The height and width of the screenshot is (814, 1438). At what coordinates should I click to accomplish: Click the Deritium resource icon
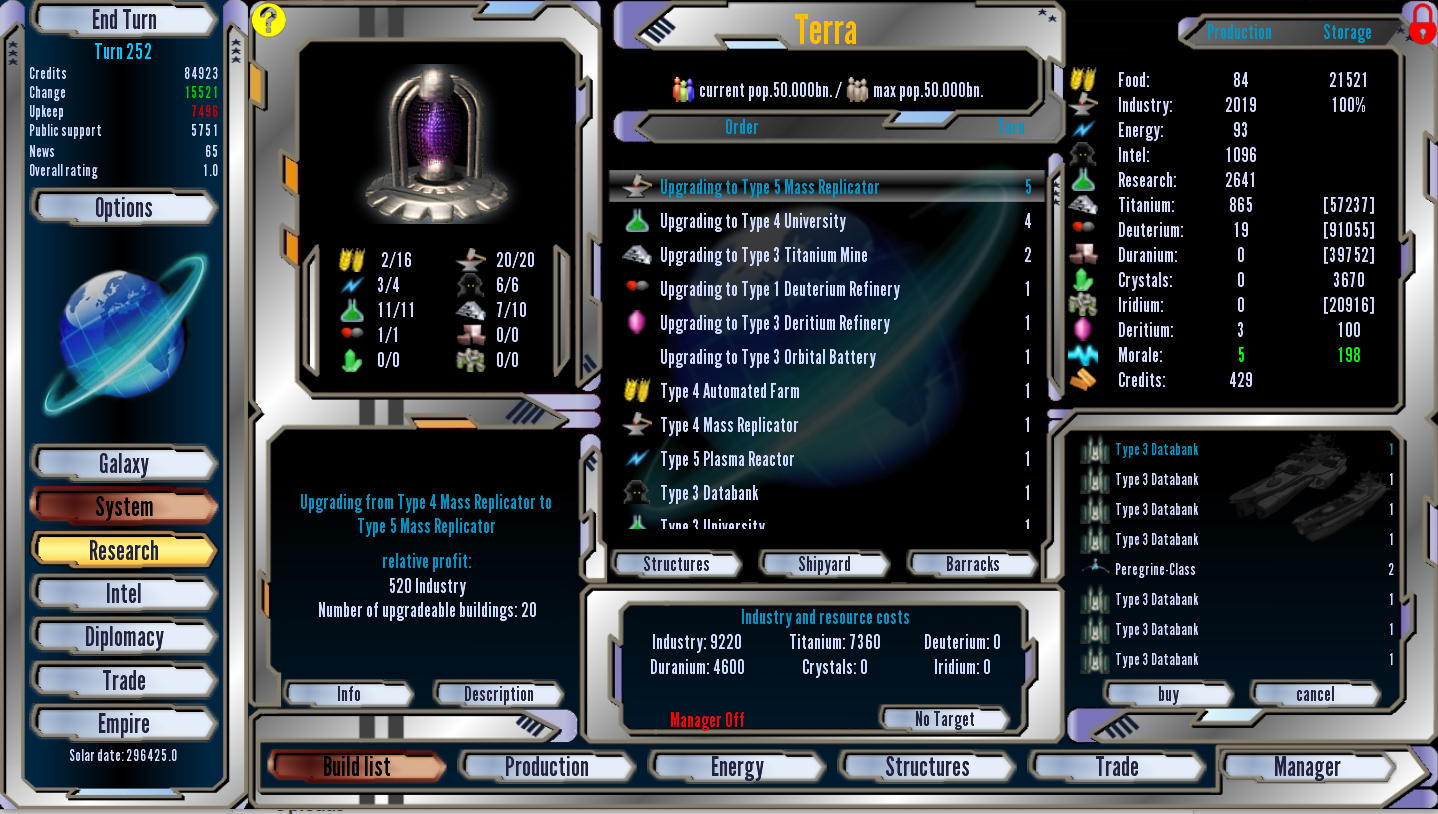click(1083, 330)
